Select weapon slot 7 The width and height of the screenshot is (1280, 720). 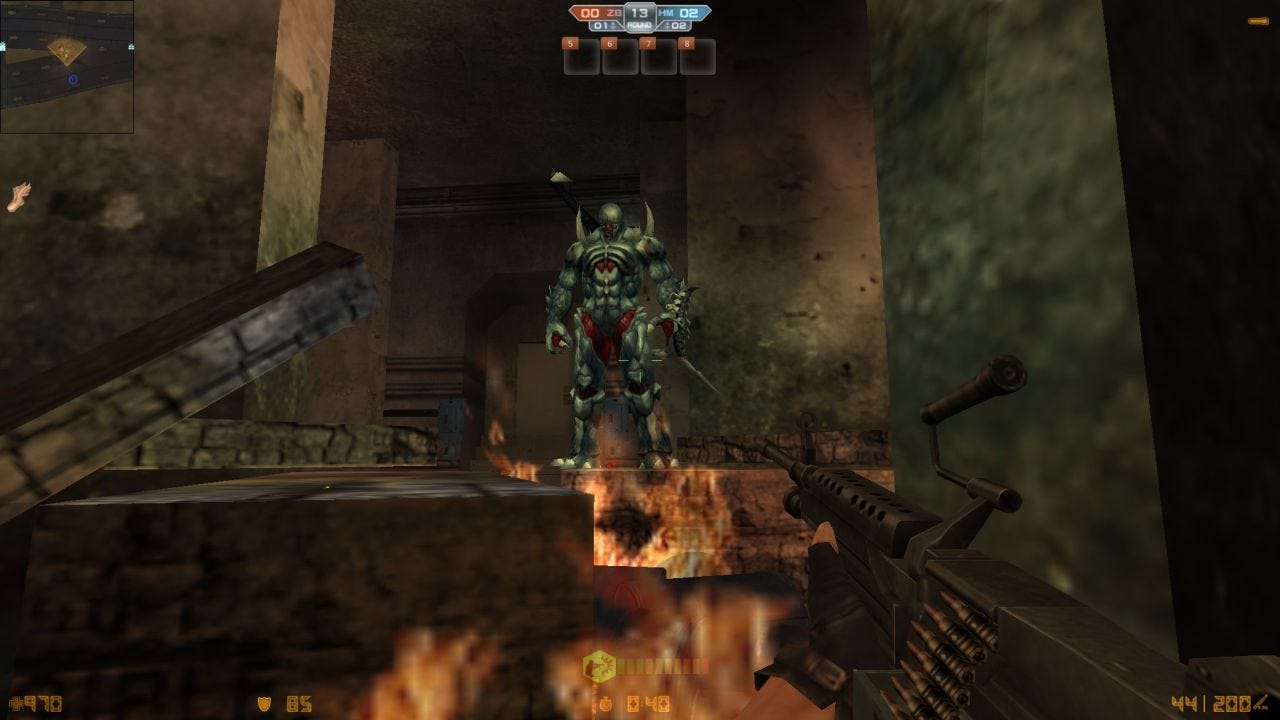659,56
